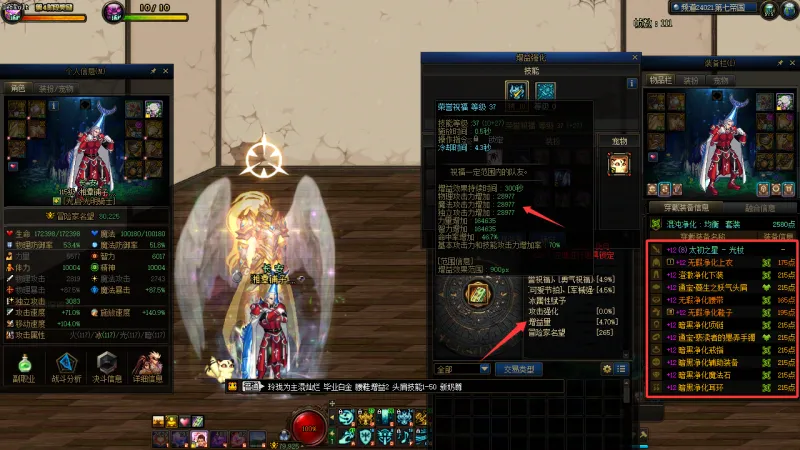800x450 pixels.
Task: Switch to the 装扮 tab in equipment window
Action: tap(691, 79)
